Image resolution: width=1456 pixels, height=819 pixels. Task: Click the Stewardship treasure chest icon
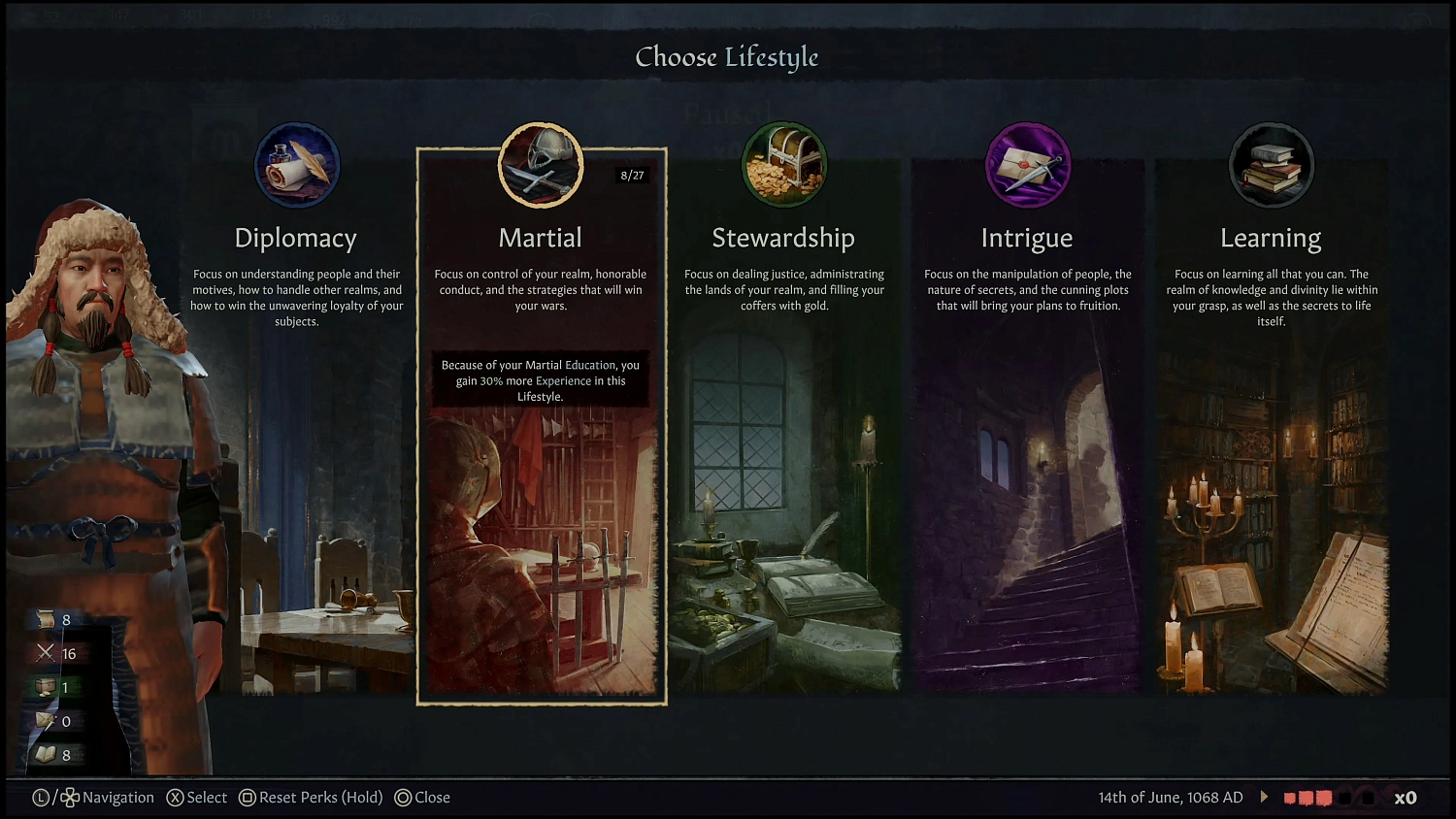pos(784,165)
